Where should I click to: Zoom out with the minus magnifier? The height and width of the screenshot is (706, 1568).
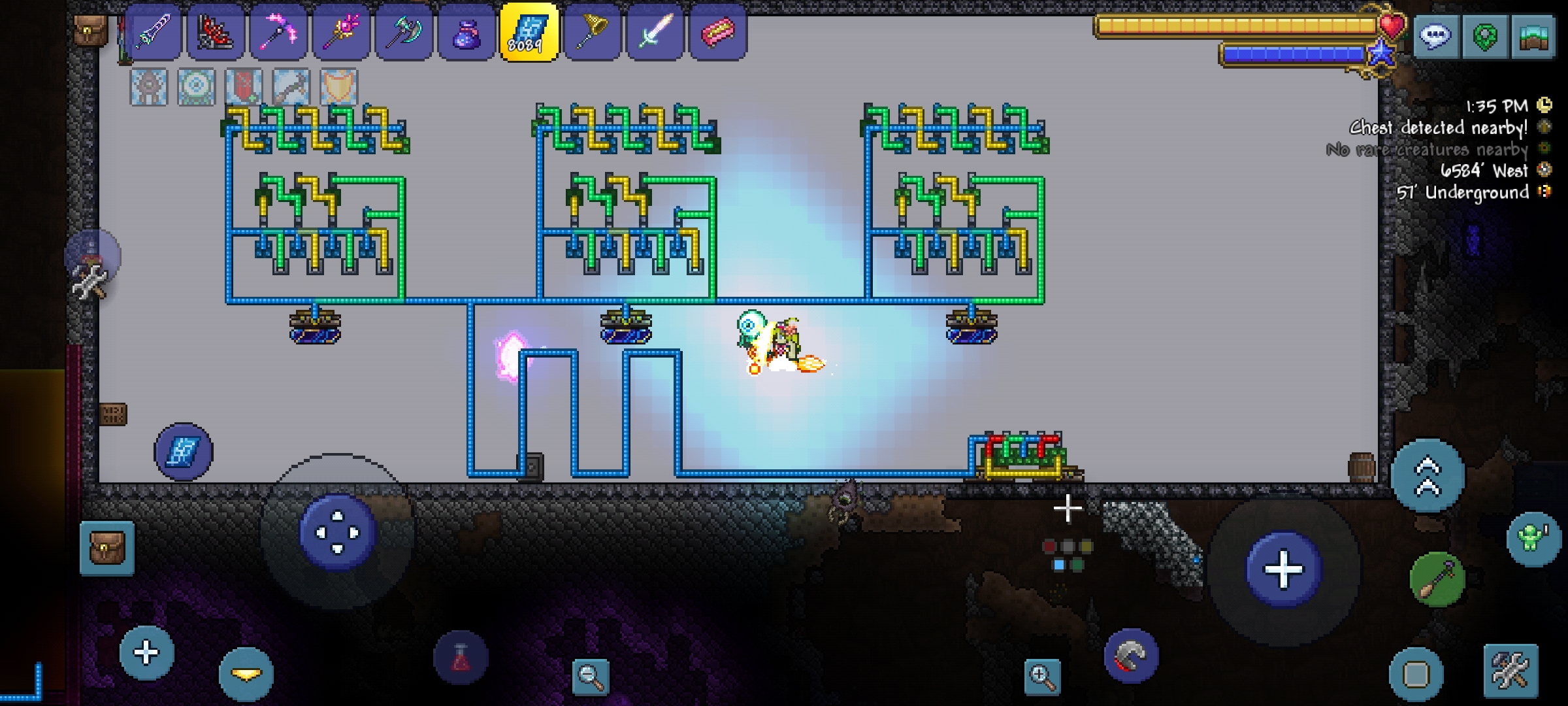590,677
